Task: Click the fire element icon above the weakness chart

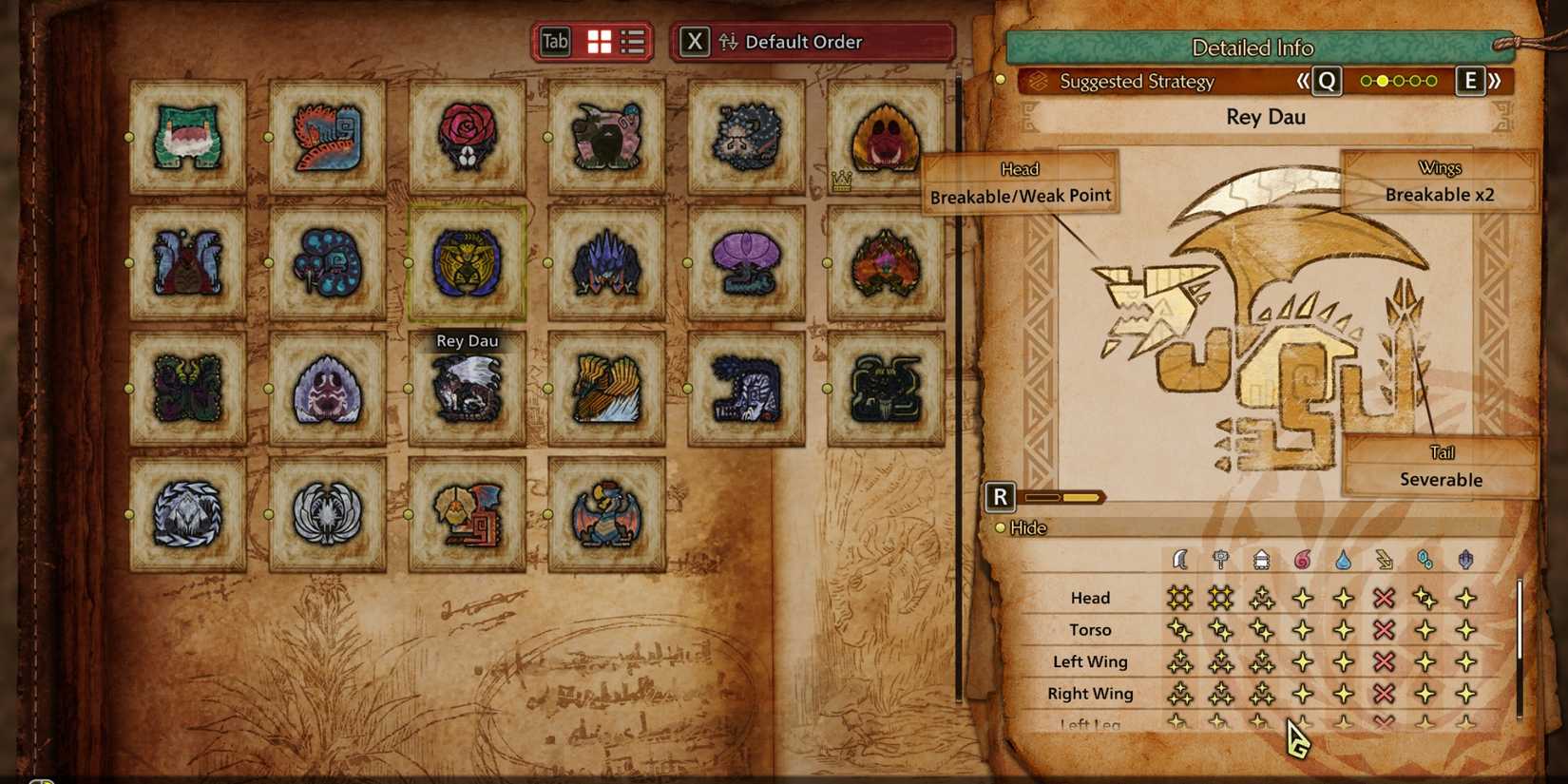Action: [1302, 560]
